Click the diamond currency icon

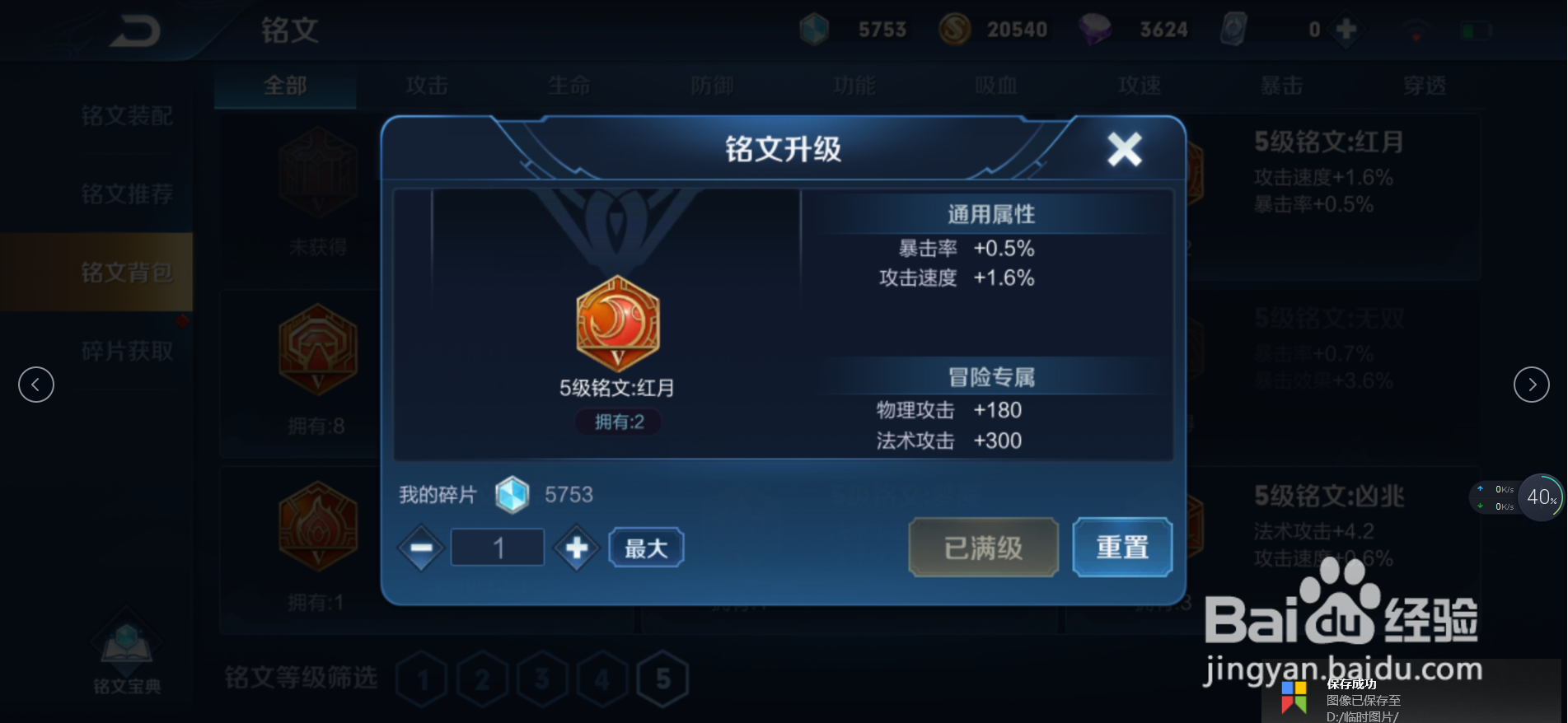pos(1096,28)
